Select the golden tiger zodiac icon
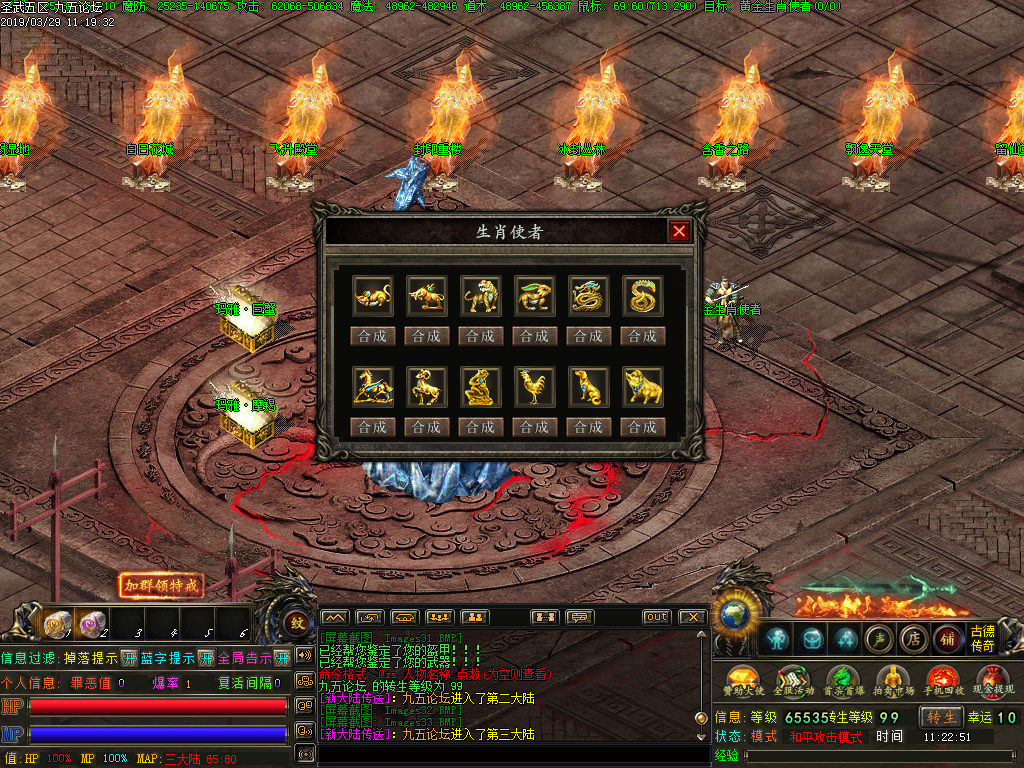 click(x=480, y=296)
